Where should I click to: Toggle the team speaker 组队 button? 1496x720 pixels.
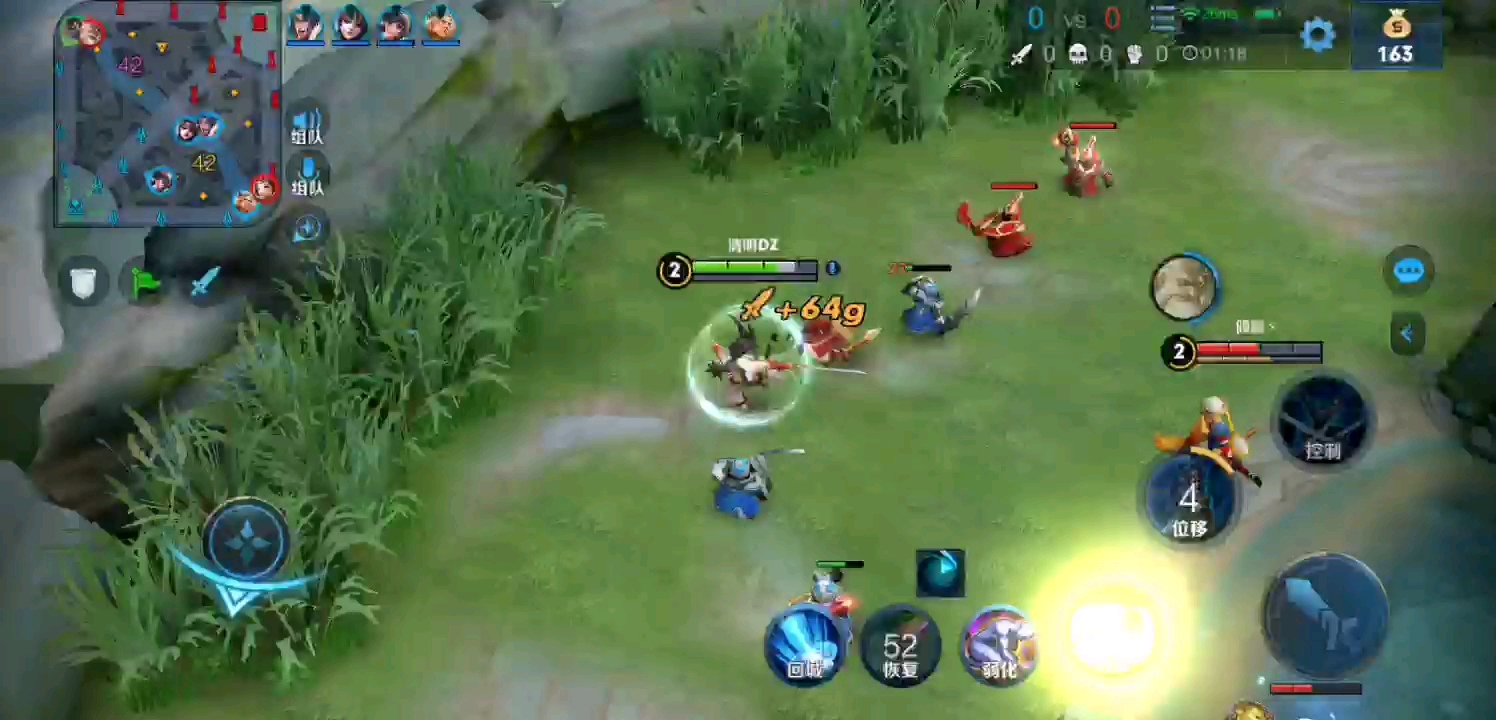pos(307,127)
